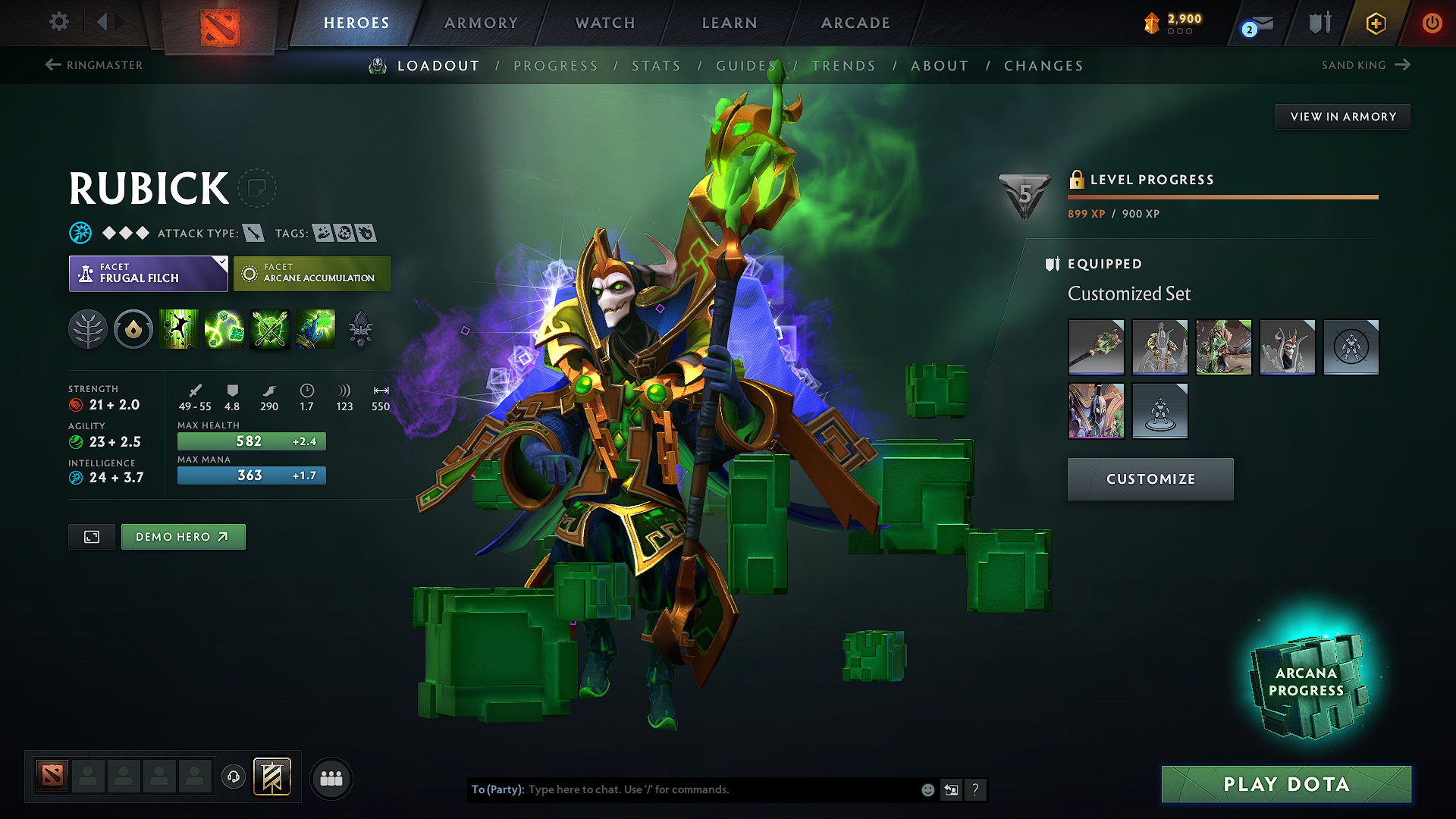Open the friends list icon
The width and height of the screenshot is (1456, 819).
click(x=331, y=779)
